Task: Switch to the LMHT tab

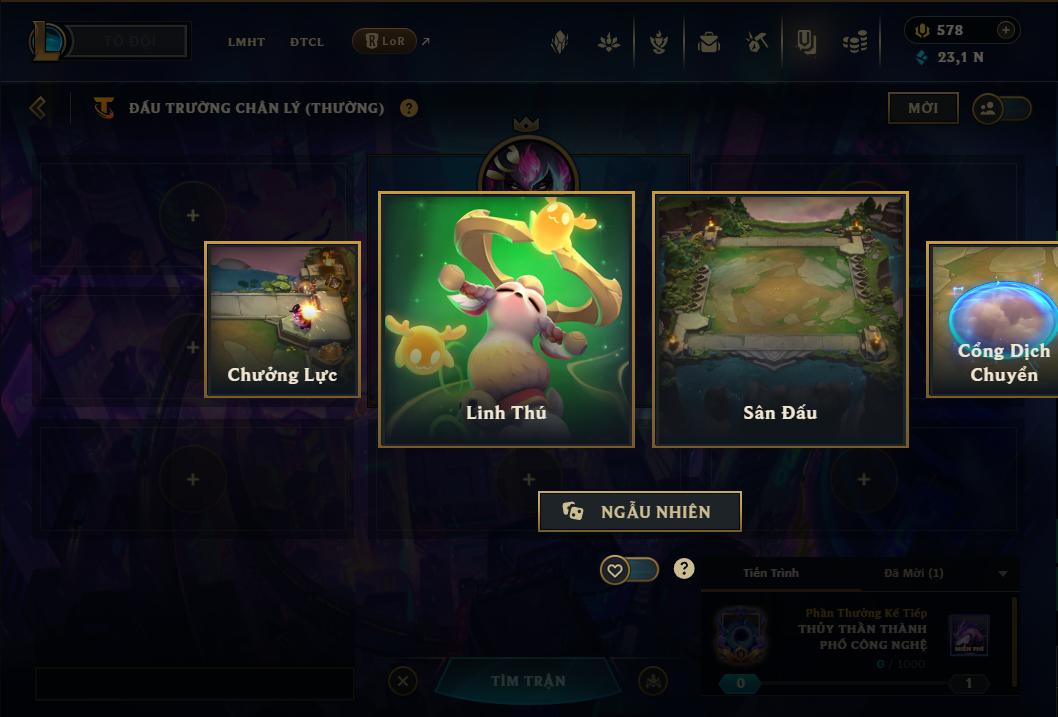Action: pyautogui.click(x=246, y=42)
